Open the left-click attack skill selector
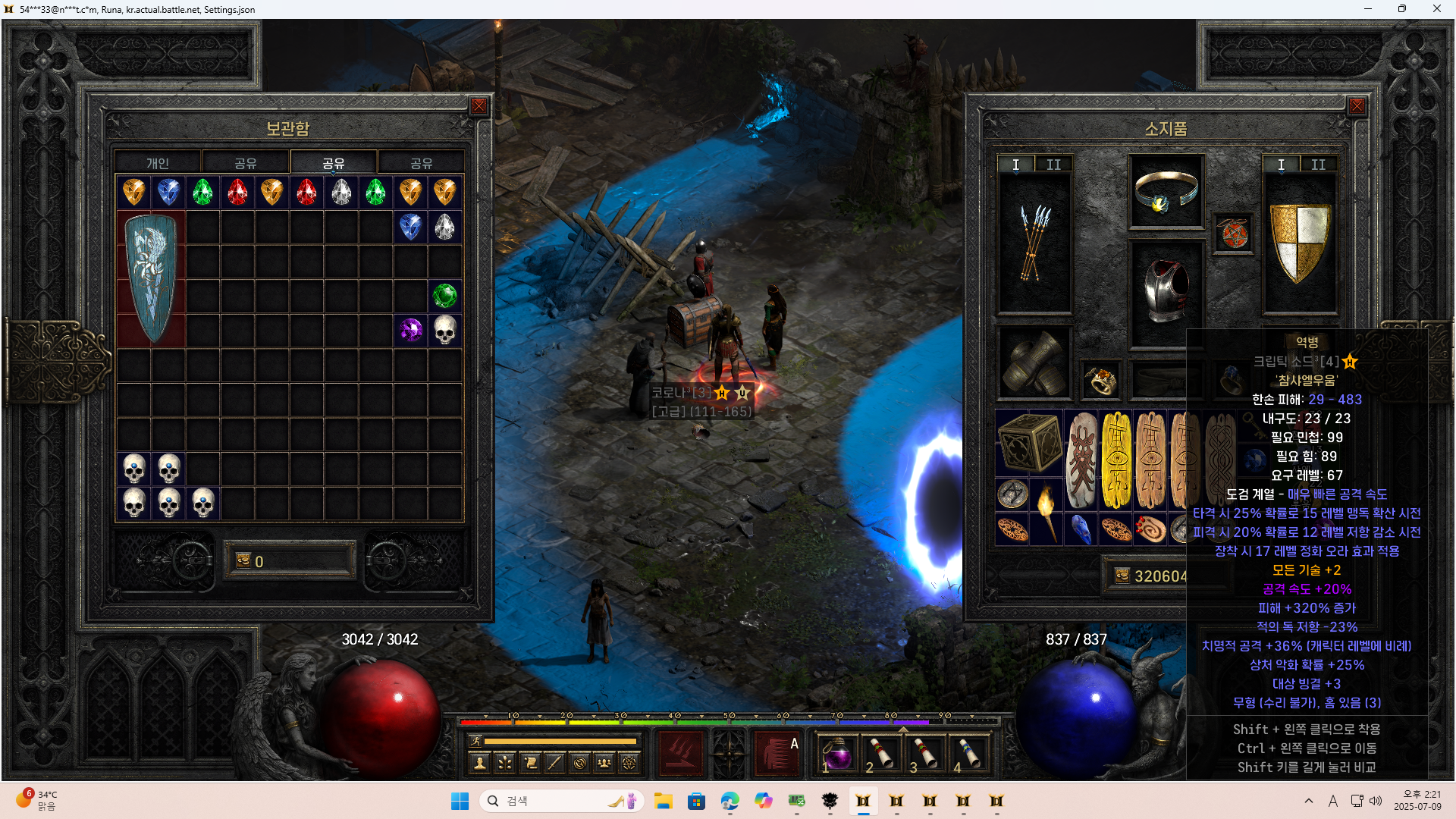Viewport: 1456px width, 819px height. pos(680,755)
